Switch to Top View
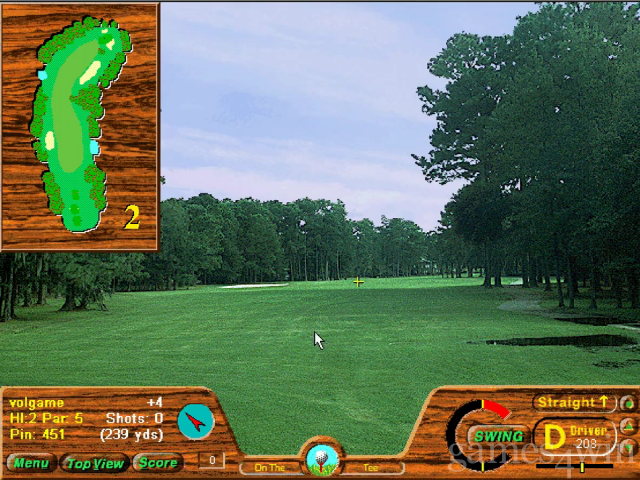 [94, 463]
